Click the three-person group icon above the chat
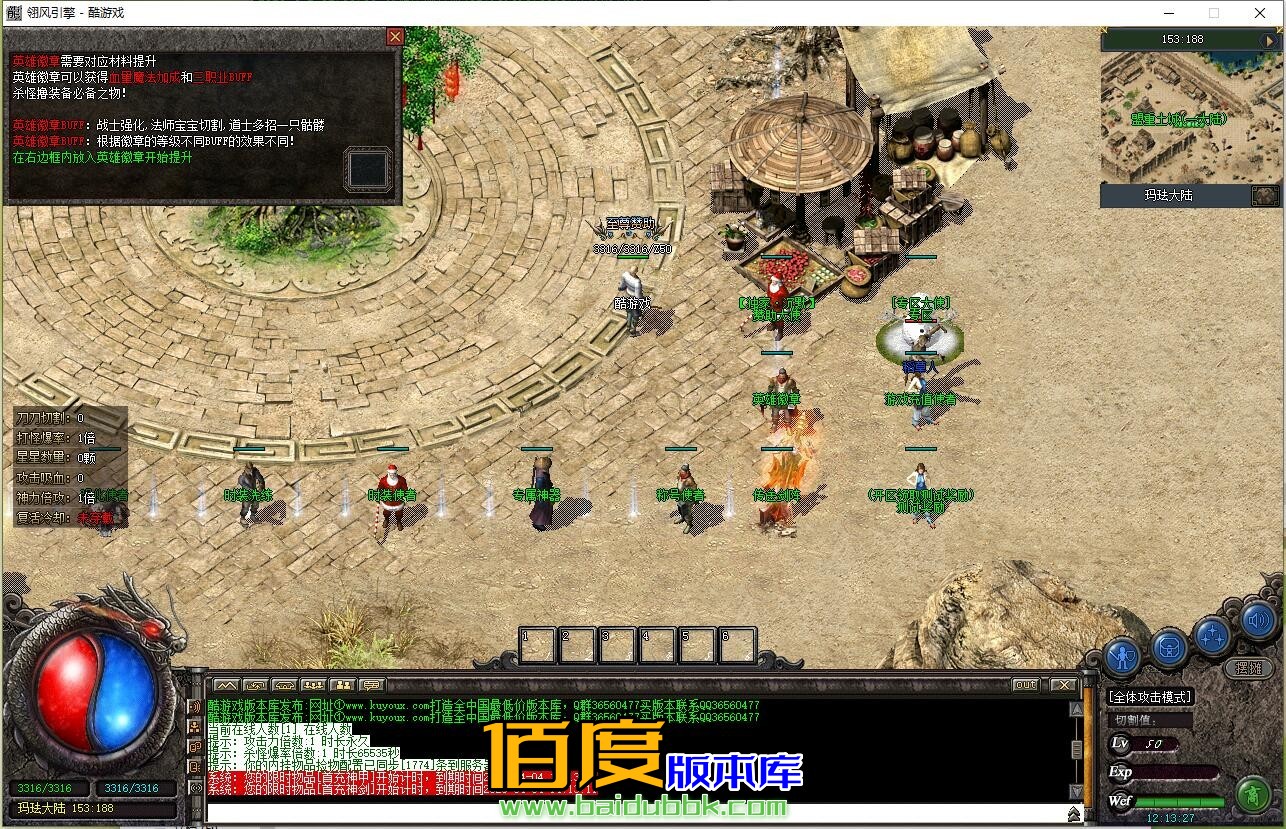The image size is (1286, 829). click(x=313, y=685)
